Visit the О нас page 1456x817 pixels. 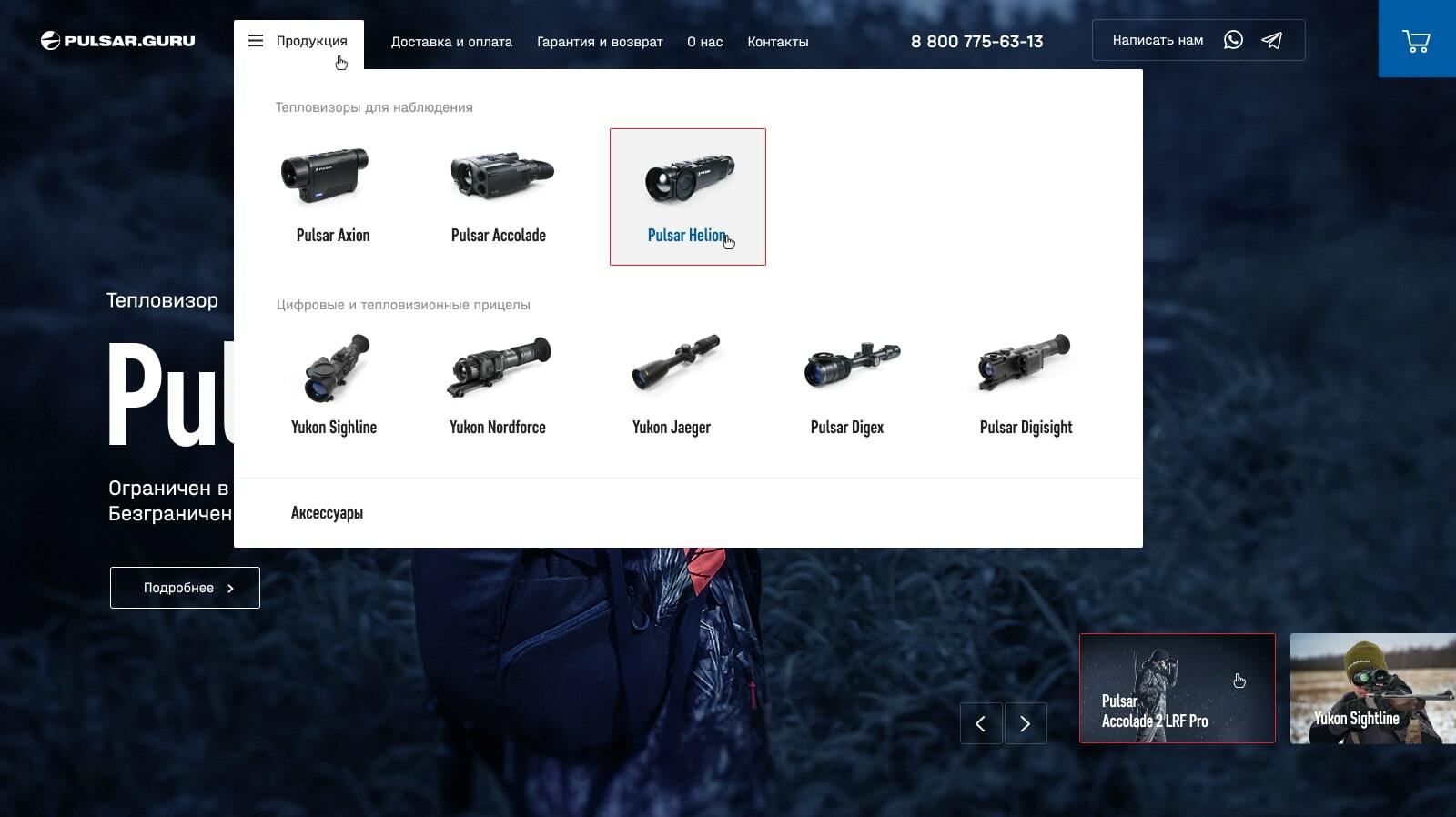(x=704, y=42)
